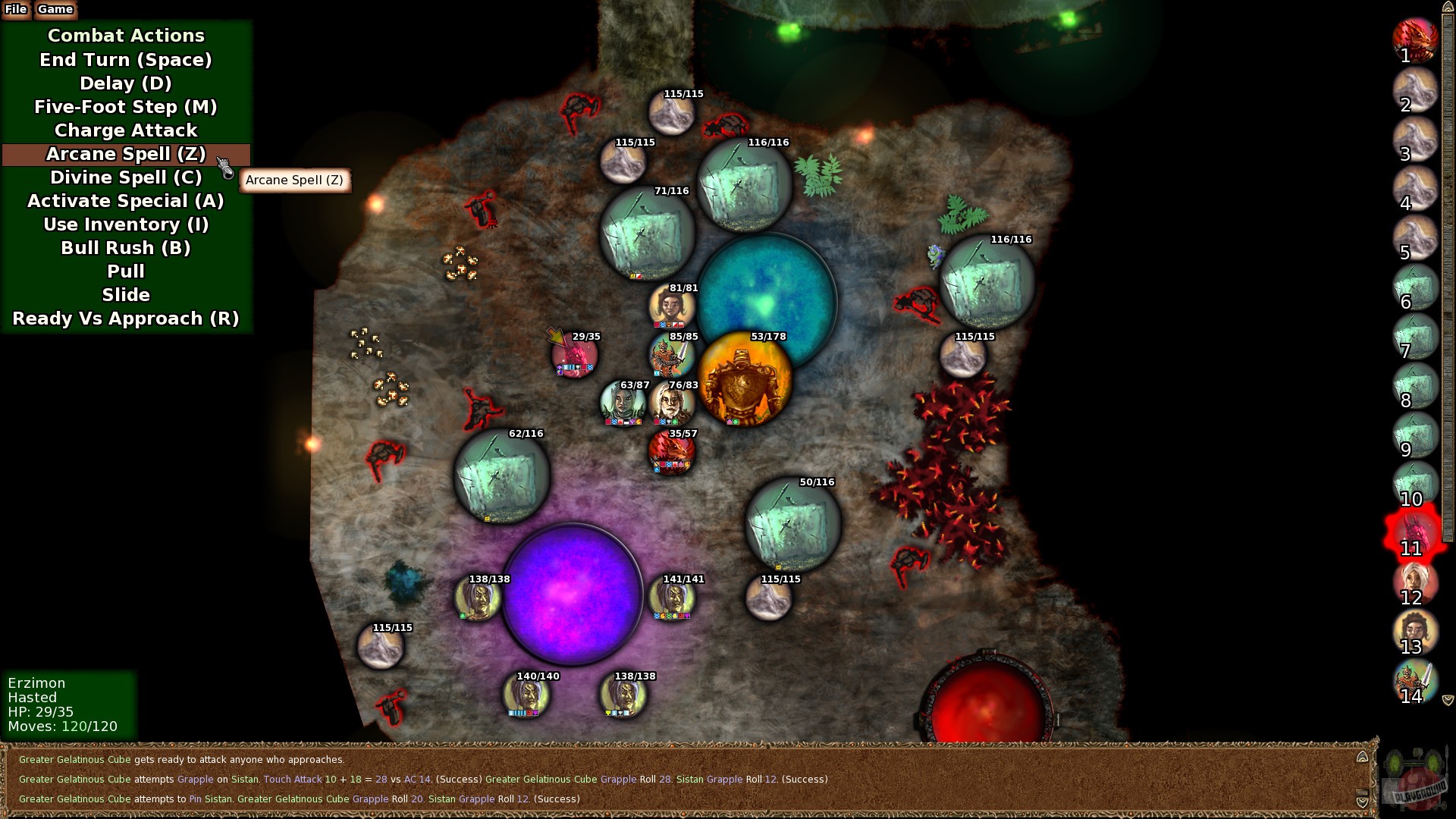Select Erzimon's portrait numbered 13
This screenshot has width=1456, height=819.
[x=1415, y=632]
